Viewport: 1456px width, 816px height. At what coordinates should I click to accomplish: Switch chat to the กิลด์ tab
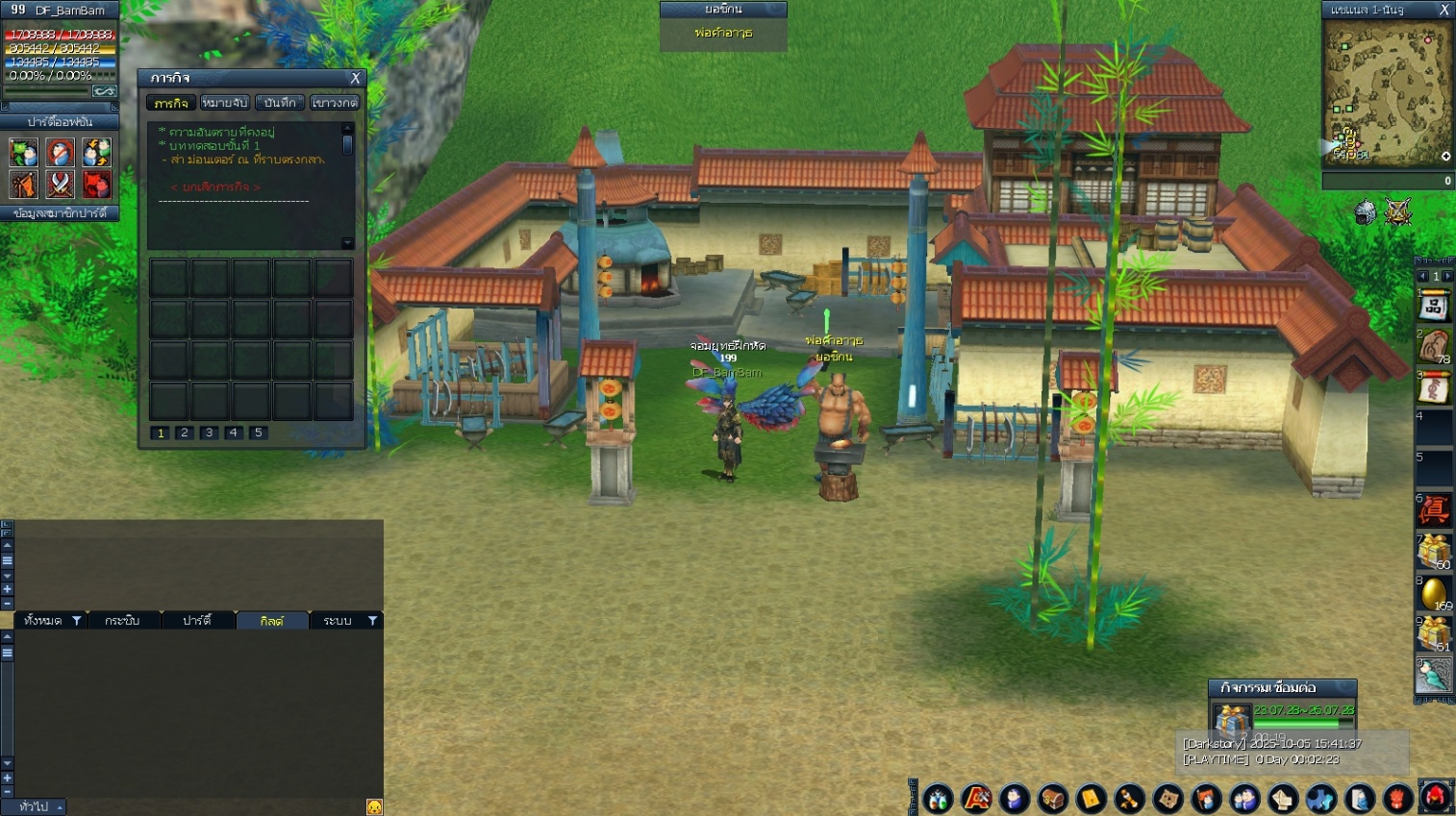tap(272, 621)
